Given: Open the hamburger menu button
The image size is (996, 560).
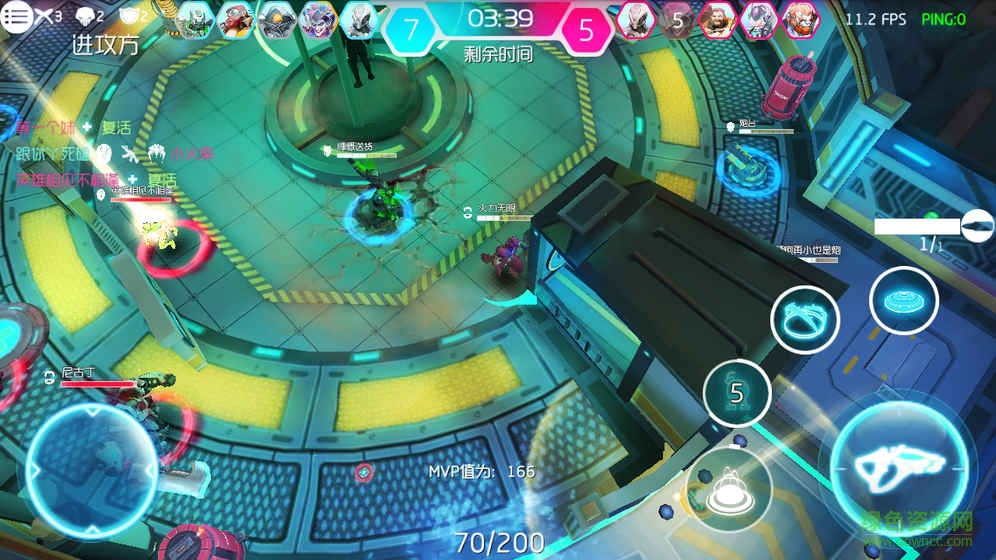Looking at the screenshot, I should [x=16, y=18].
